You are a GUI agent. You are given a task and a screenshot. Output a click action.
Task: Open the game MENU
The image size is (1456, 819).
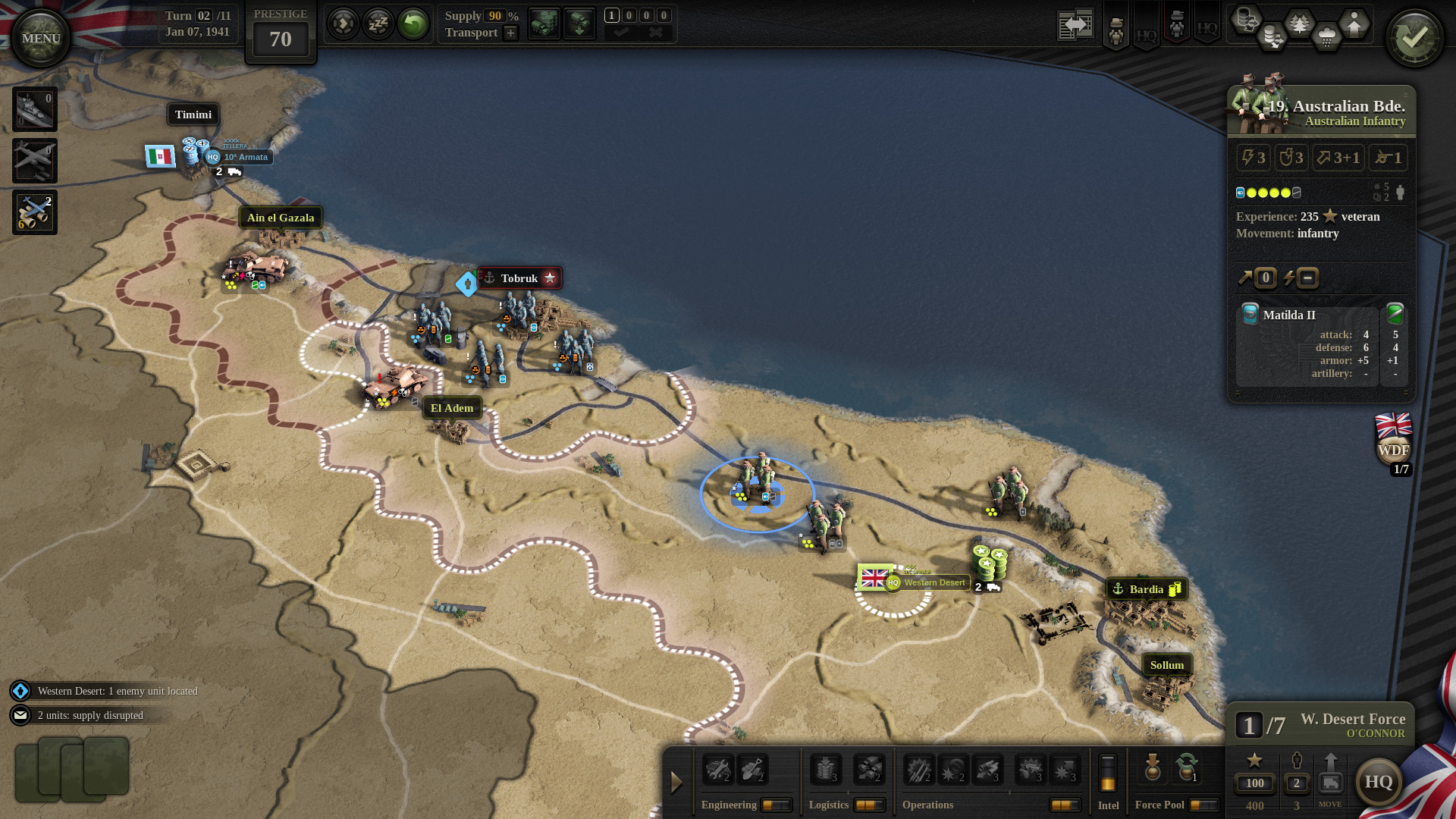click(42, 36)
